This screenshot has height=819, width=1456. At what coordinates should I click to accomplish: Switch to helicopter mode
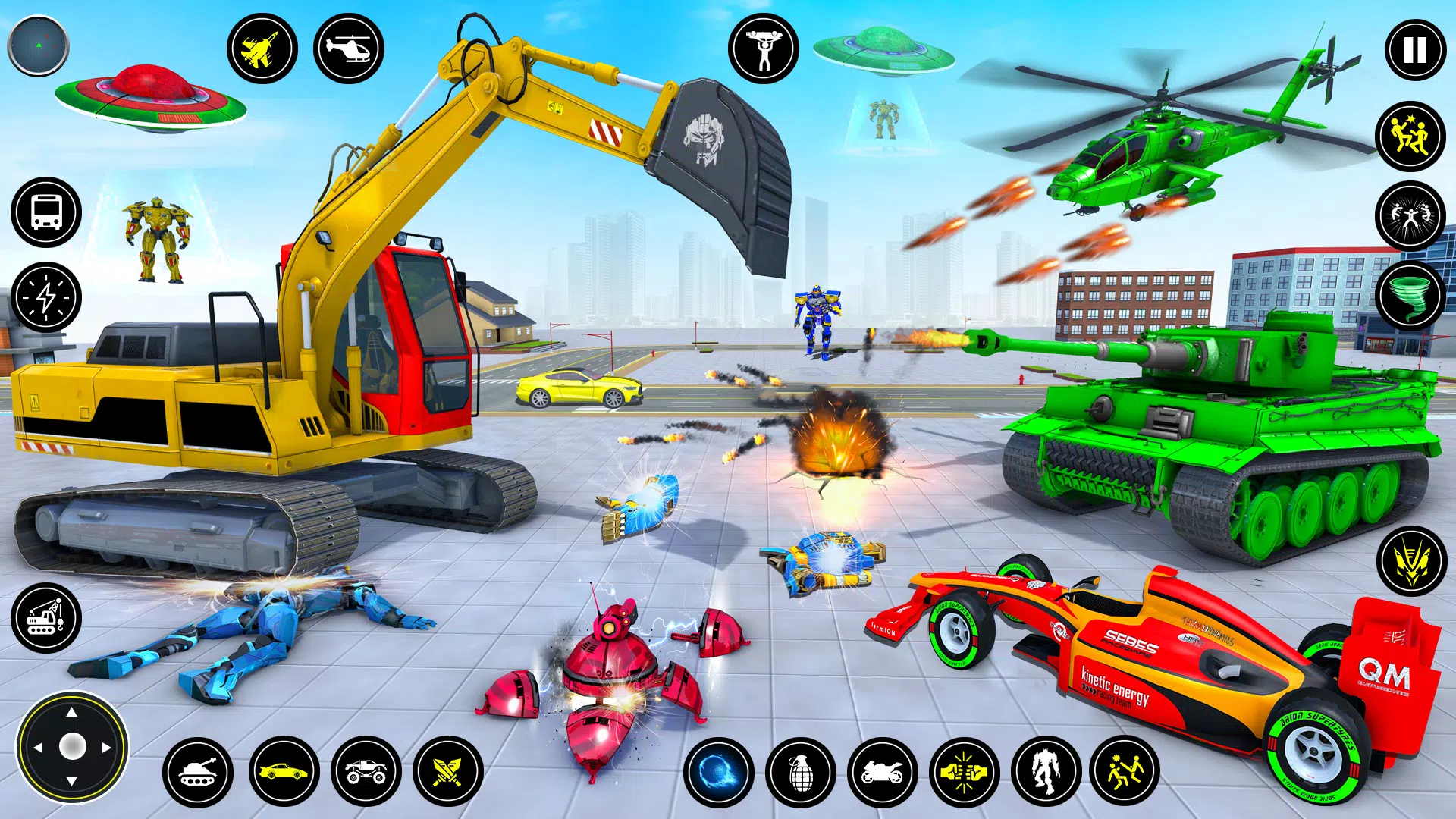[x=348, y=49]
